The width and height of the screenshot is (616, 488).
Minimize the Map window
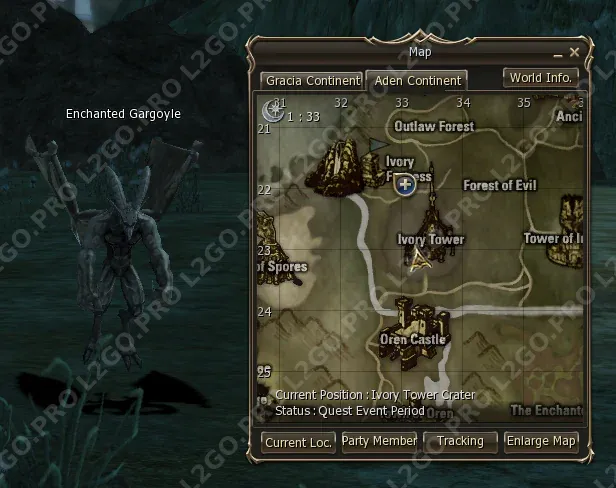coord(557,52)
